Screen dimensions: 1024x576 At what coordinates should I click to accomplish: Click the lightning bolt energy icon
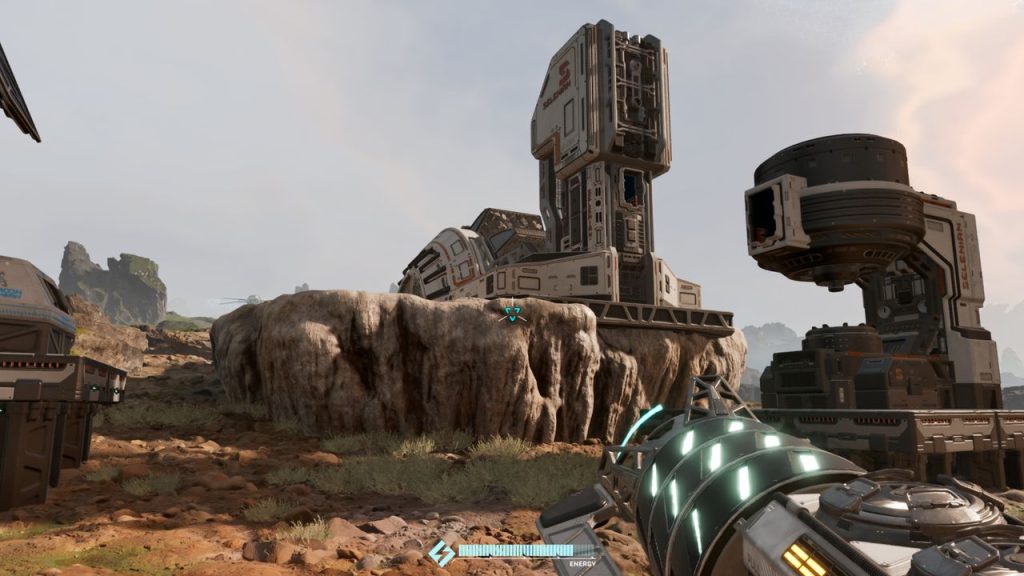coord(441,553)
